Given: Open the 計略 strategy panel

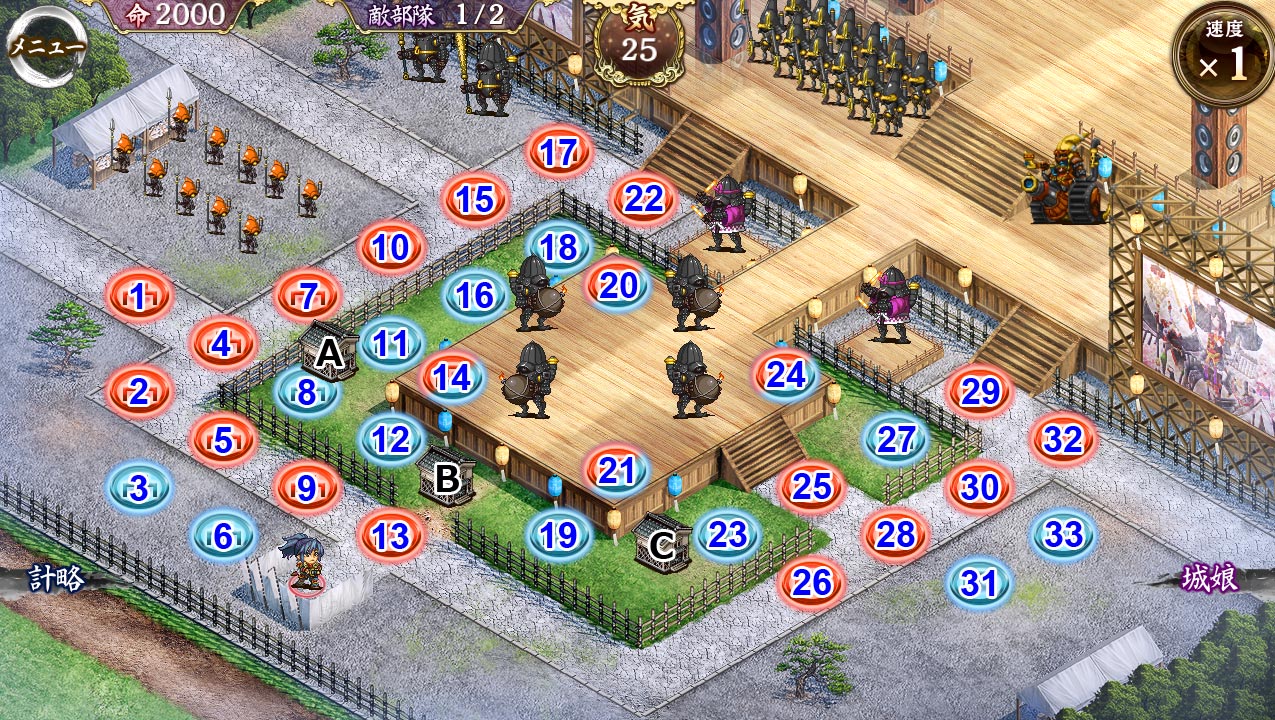Looking at the screenshot, I should [56, 578].
